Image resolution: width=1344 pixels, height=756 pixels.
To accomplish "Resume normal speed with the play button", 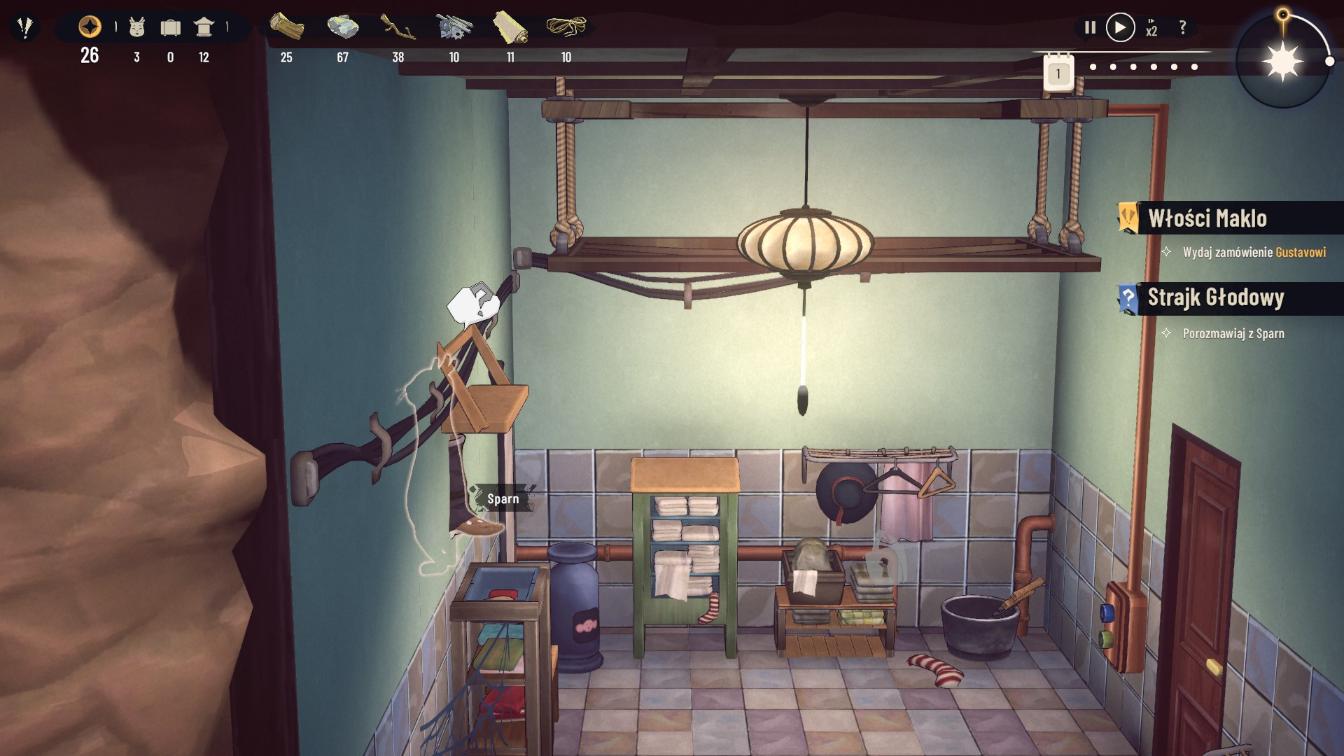I will point(1120,28).
